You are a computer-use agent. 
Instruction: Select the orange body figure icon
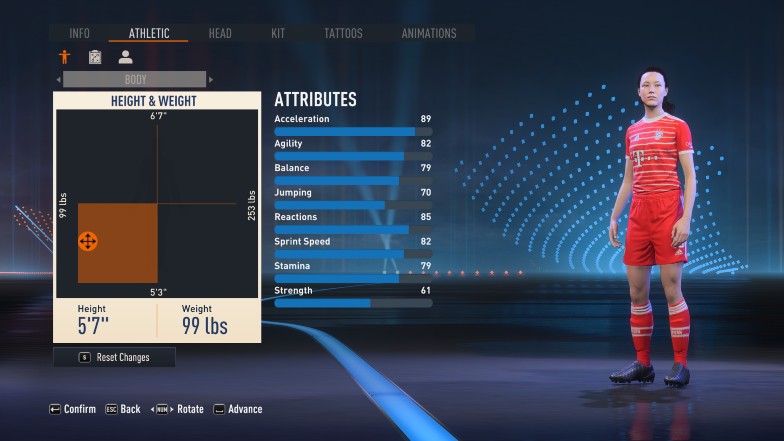click(x=65, y=57)
